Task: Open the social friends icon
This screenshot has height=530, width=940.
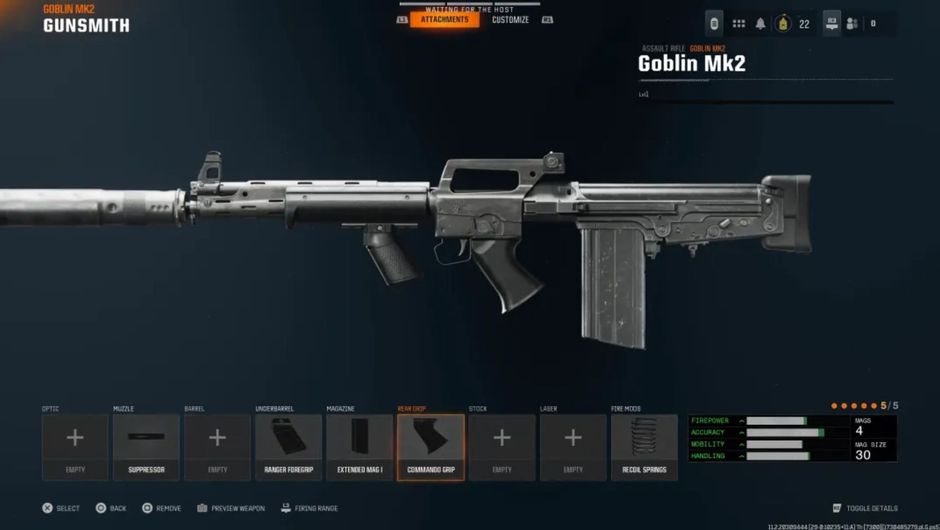Action: (x=852, y=24)
